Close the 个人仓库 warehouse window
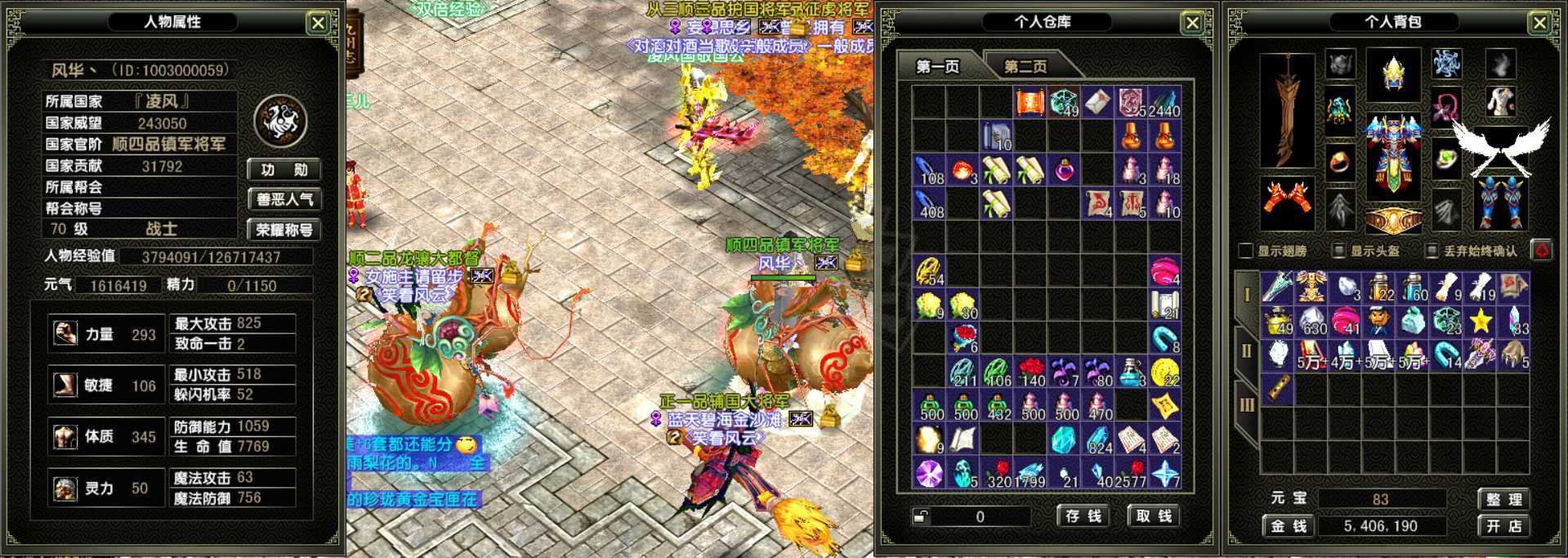1568x558 pixels. pos(1192,23)
